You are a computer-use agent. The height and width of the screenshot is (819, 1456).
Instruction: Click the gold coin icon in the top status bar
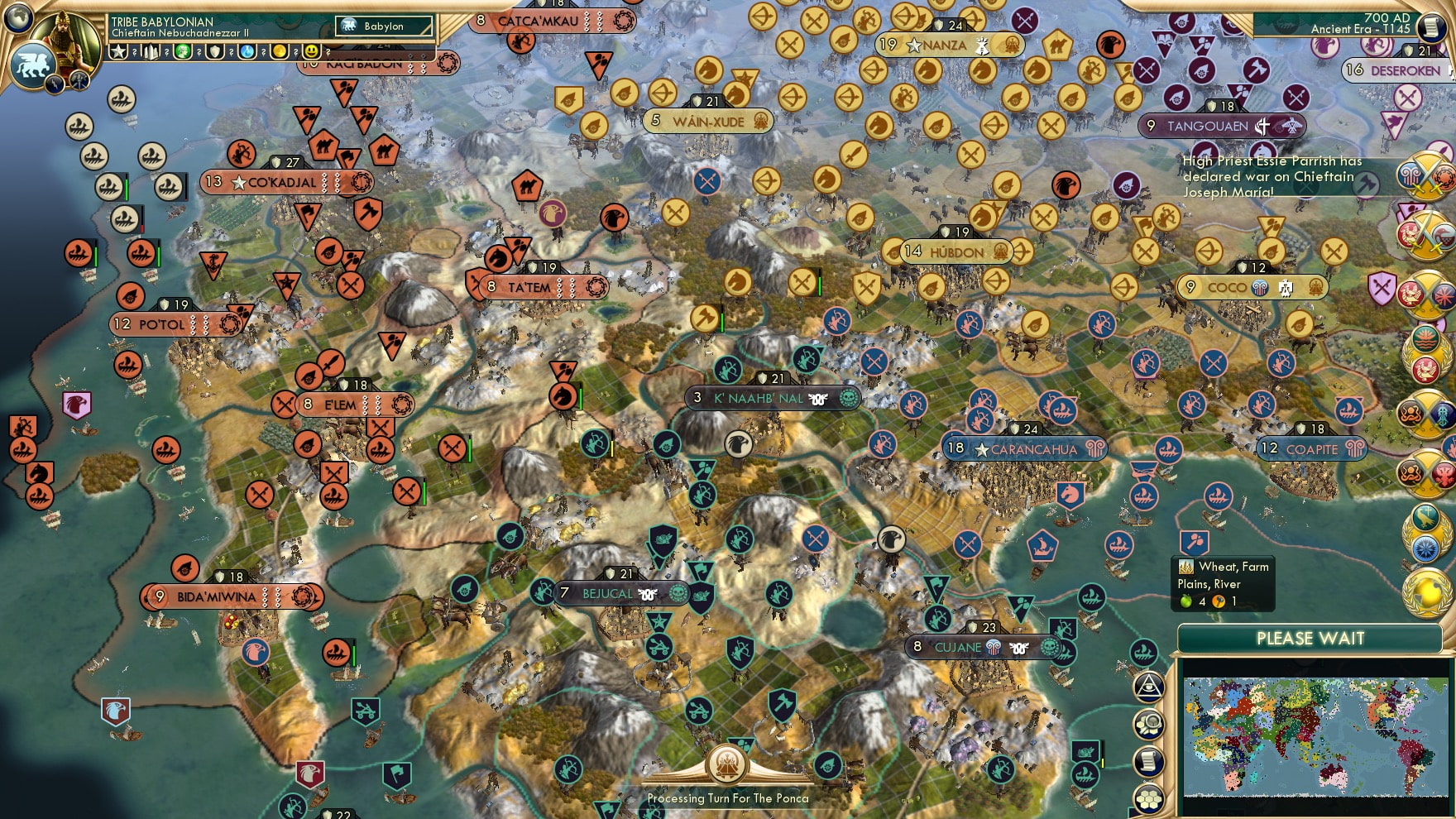point(280,52)
